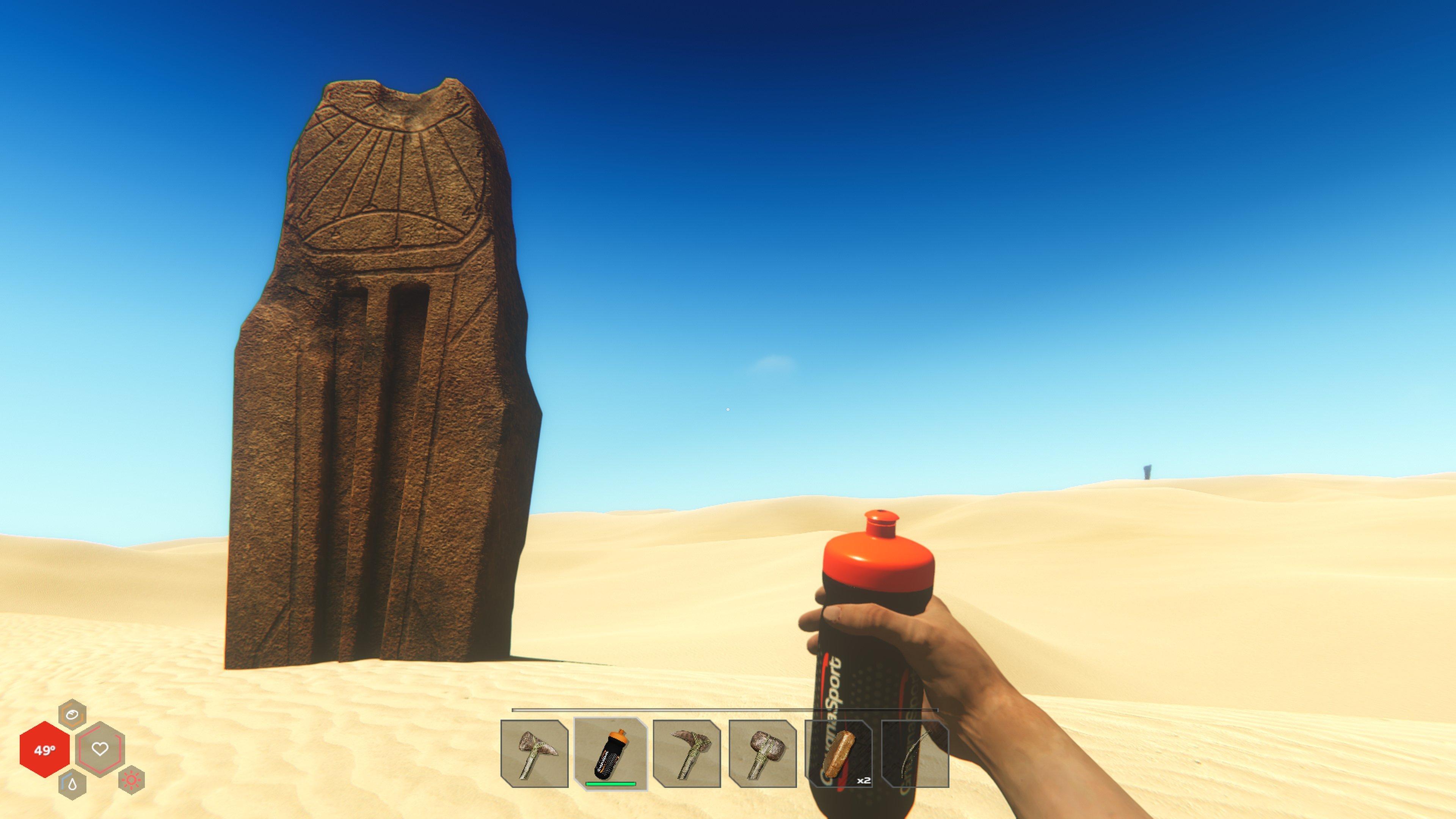Pick the stone hammer hotbar slot
1456x819 pixels.
(763, 753)
